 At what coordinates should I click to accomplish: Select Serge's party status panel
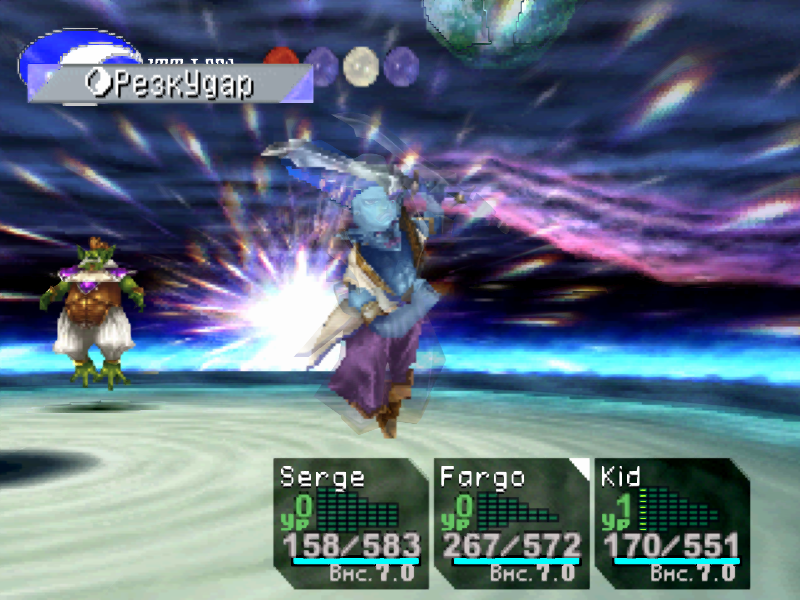click(x=350, y=522)
